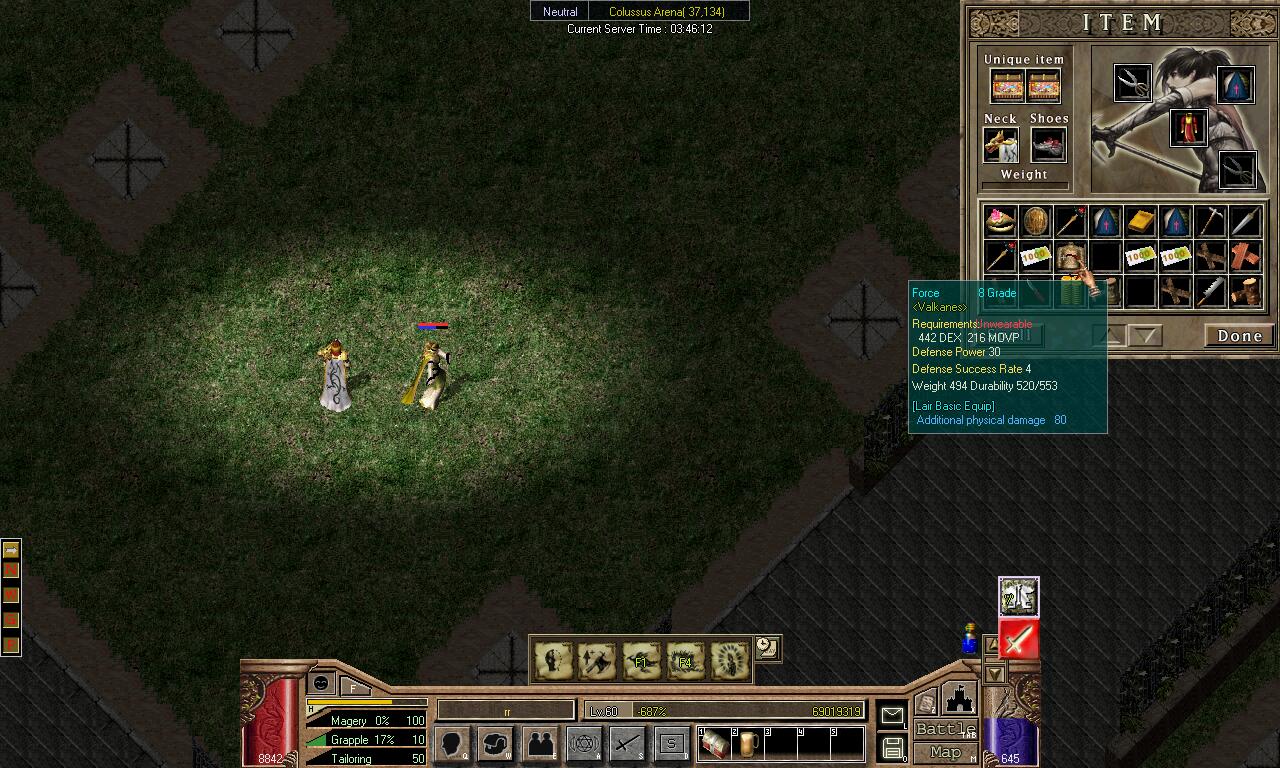Select the red robe armor slot
The image size is (1280, 768).
[x=1188, y=128]
